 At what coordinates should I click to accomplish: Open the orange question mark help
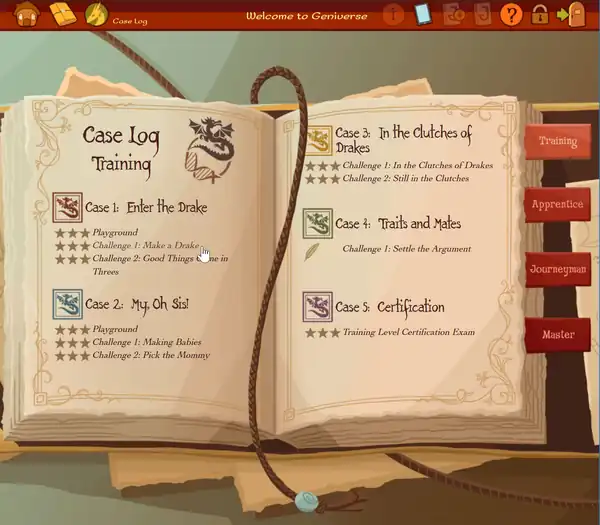pos(511,14)
